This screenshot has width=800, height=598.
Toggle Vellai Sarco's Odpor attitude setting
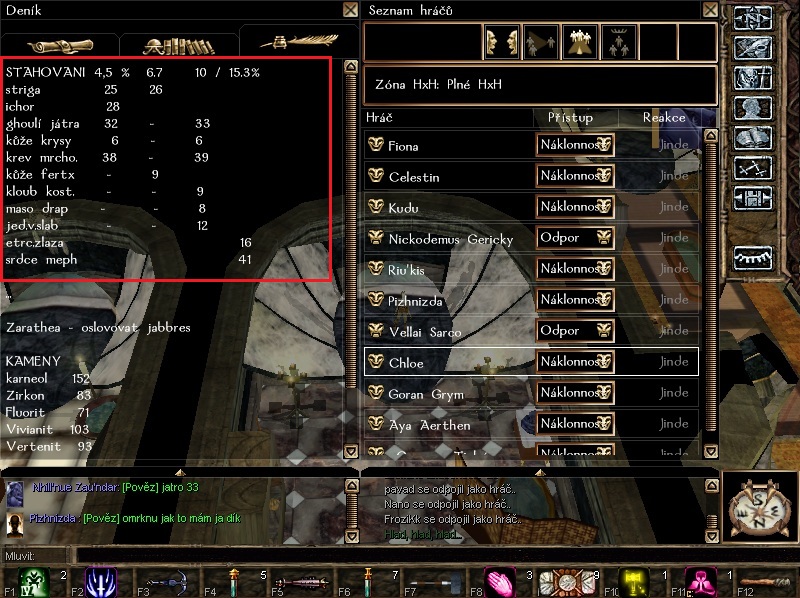576,331
